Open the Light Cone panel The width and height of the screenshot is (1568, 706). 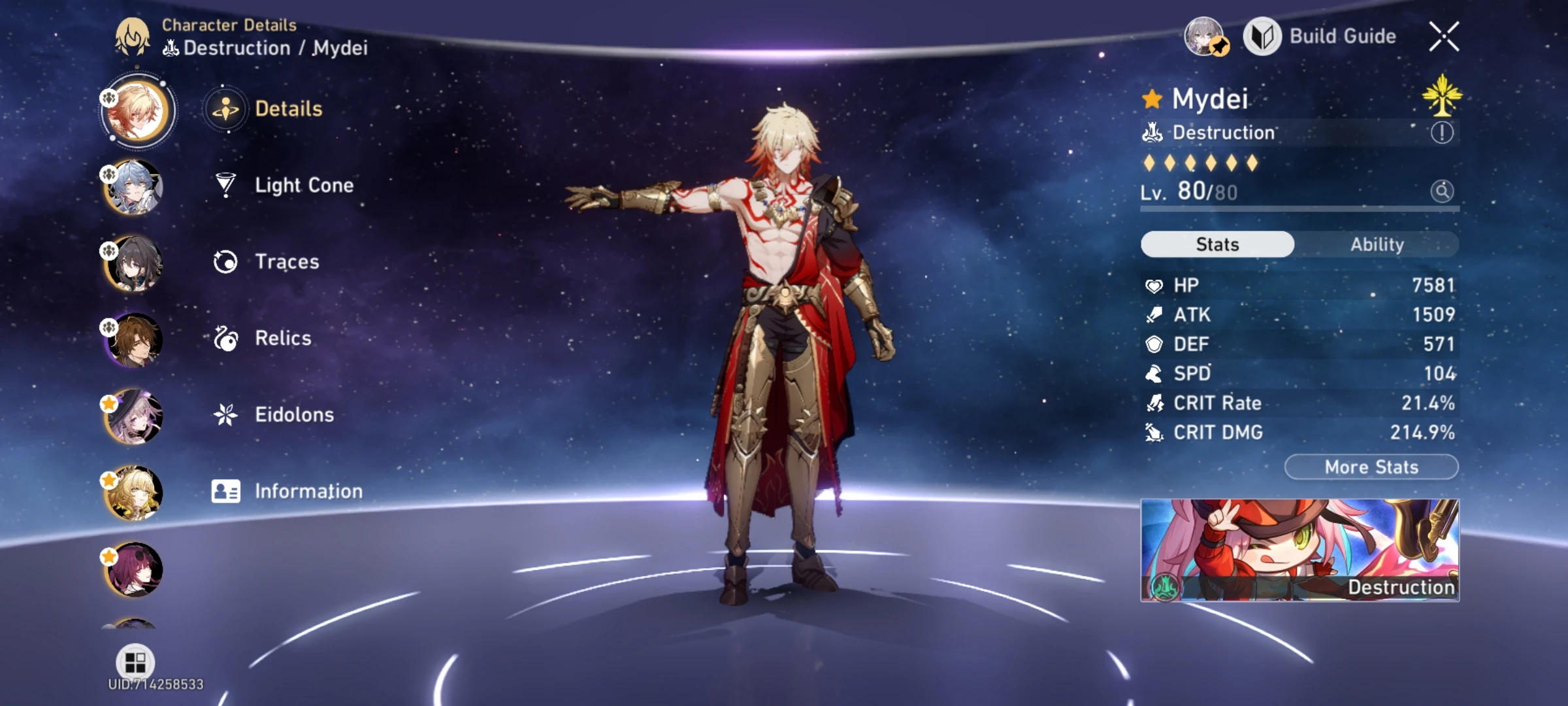[304, 186]
